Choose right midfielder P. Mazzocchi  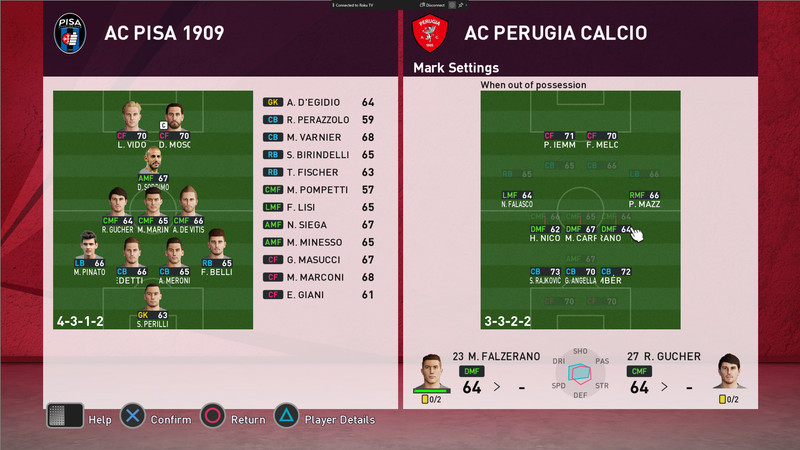[x=645, y=199]
